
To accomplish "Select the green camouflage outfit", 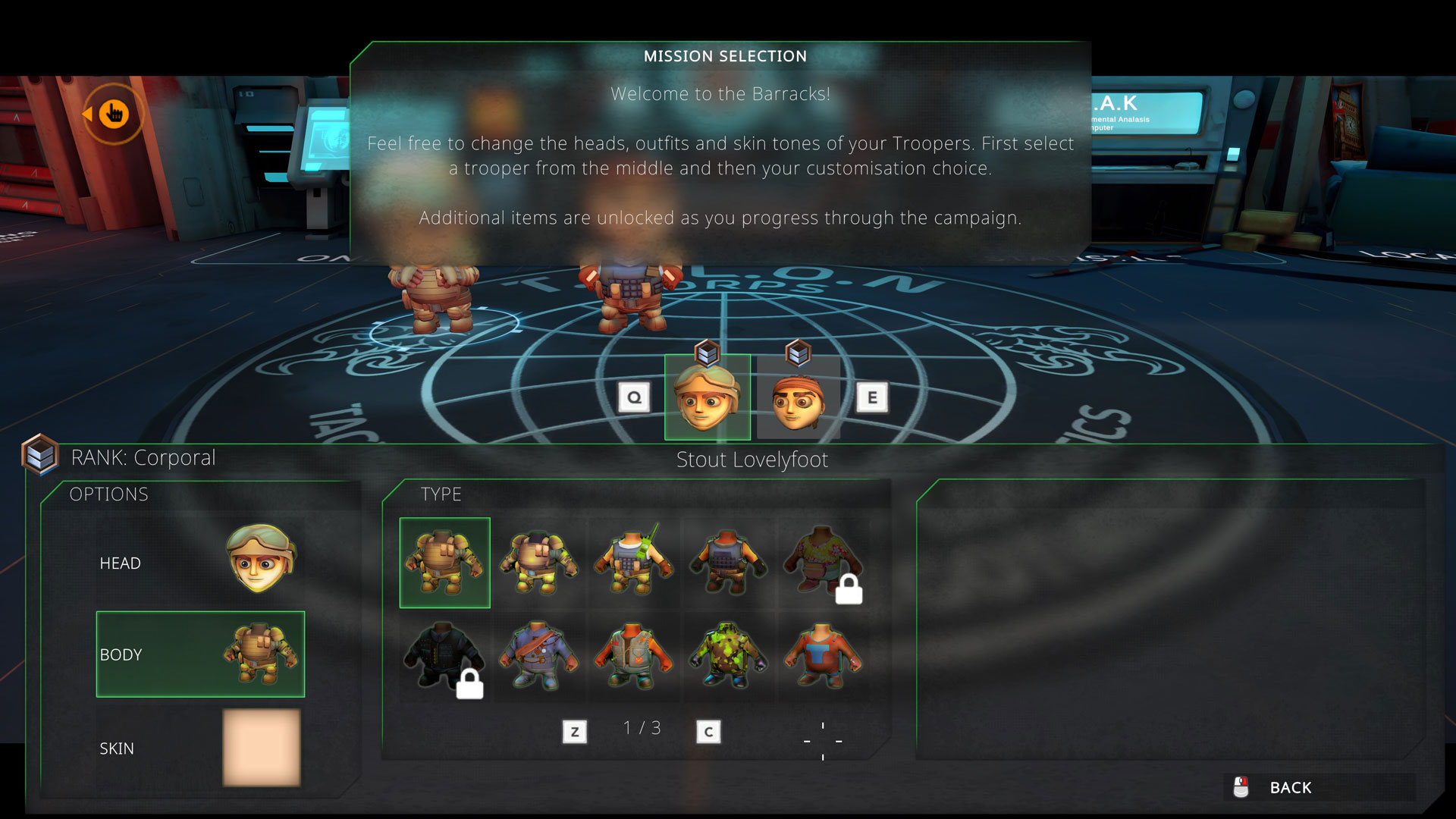I will click(x=728, y=657).
